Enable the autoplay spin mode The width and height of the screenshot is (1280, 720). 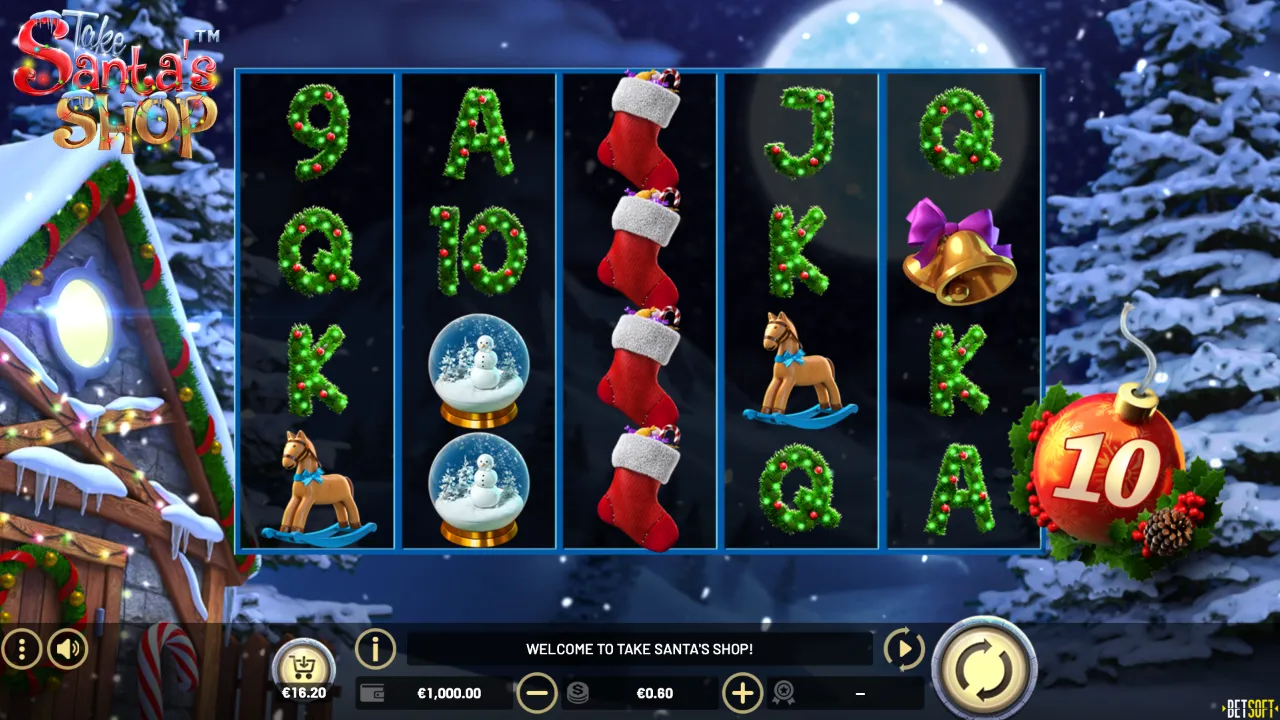903,649
